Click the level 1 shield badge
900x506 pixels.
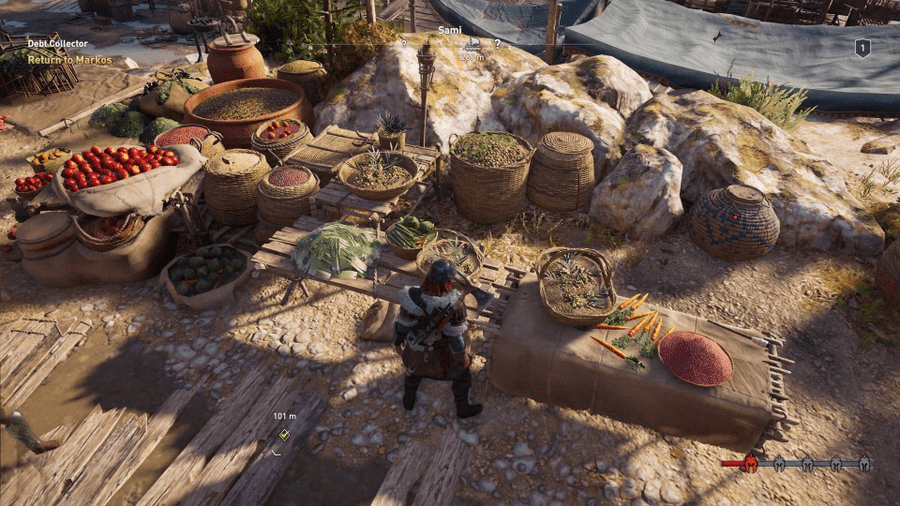coord(862,47)
